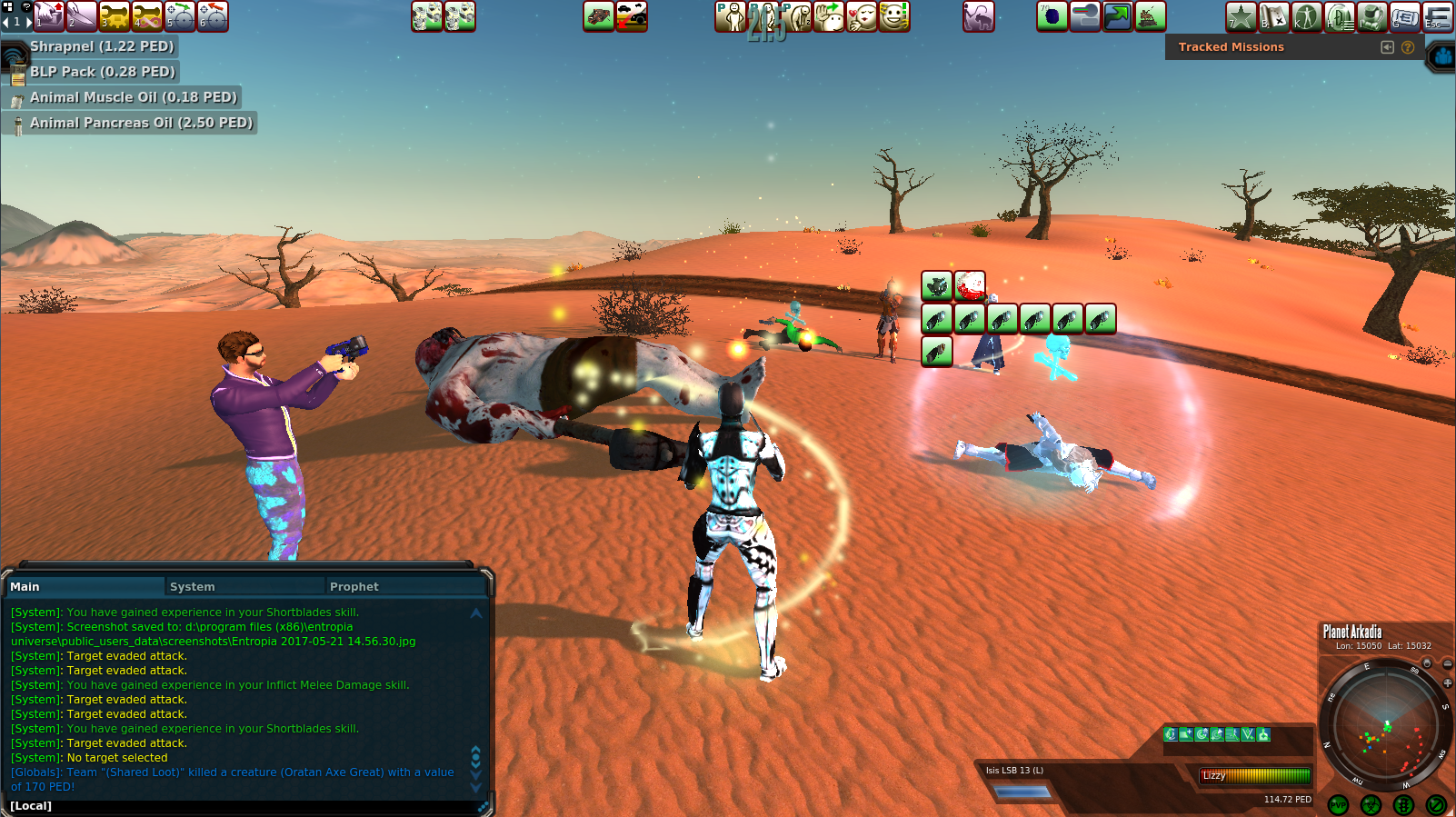
Task: Collapse the Tracked Missions panel
Action: (1387, 47)
